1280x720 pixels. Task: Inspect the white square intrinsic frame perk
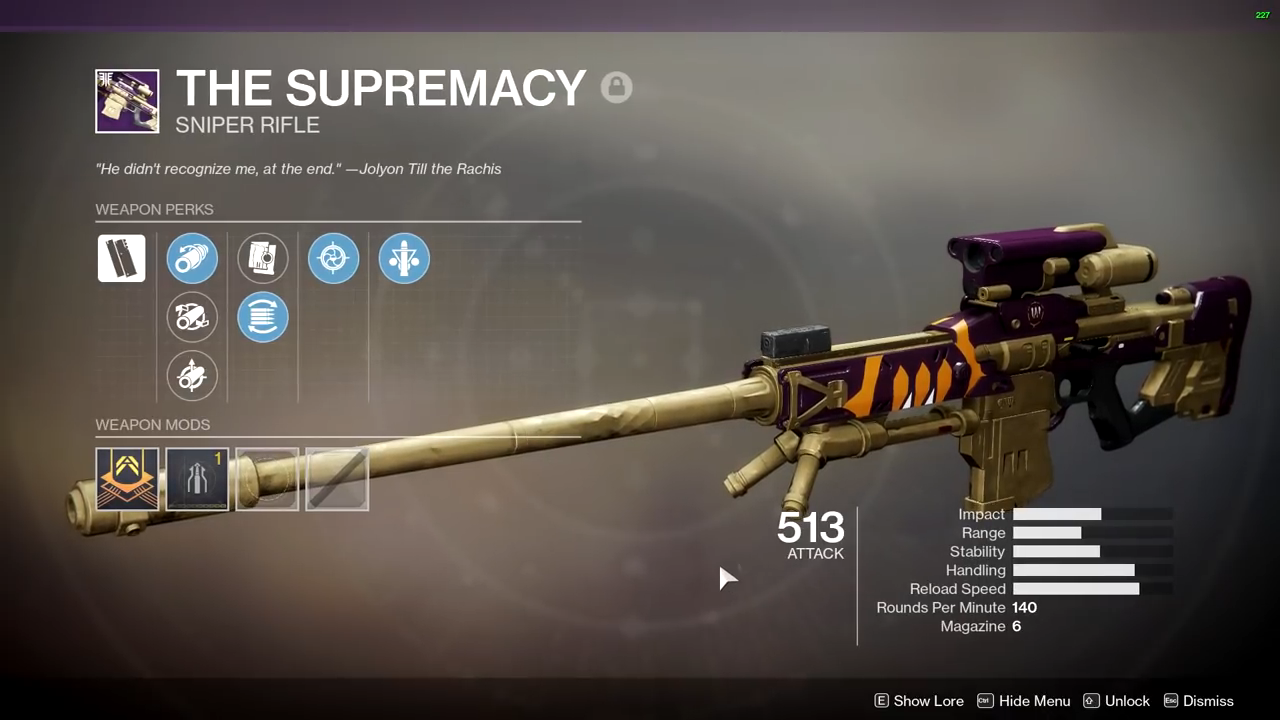pos(122,258)
